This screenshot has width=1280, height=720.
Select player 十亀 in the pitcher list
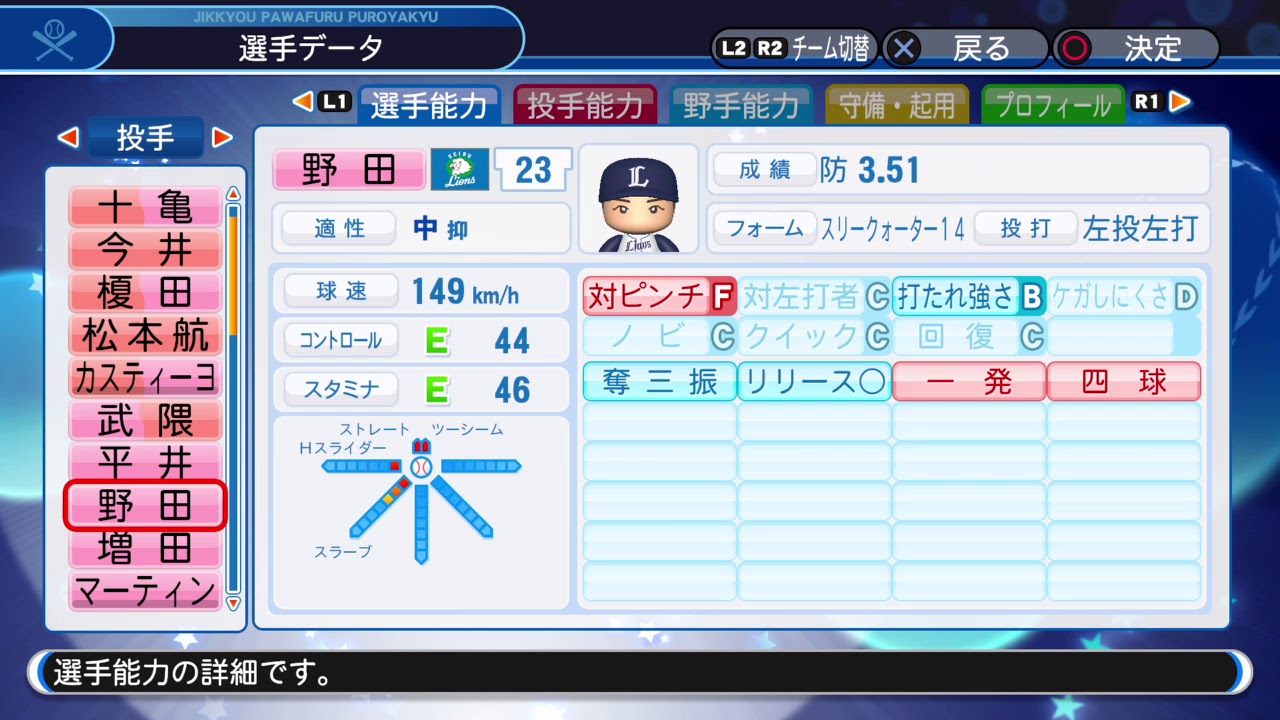tap(145, 207)
